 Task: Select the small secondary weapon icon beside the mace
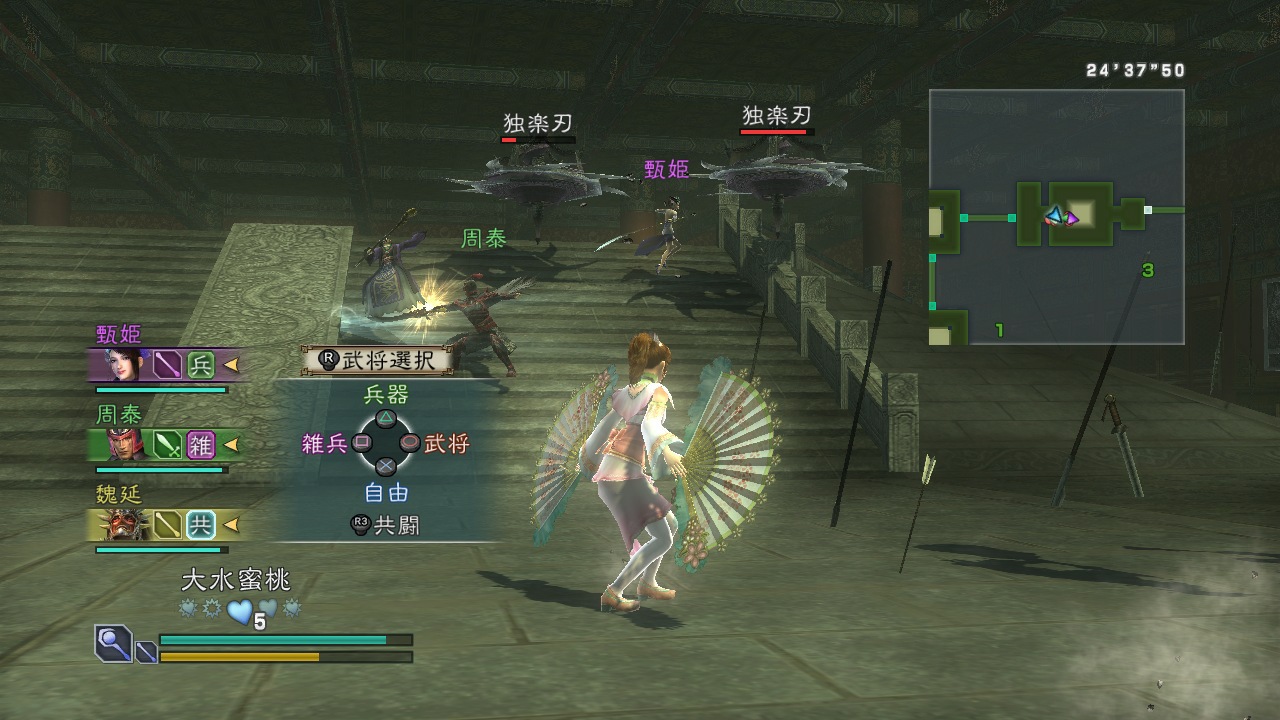coord(145,653)
